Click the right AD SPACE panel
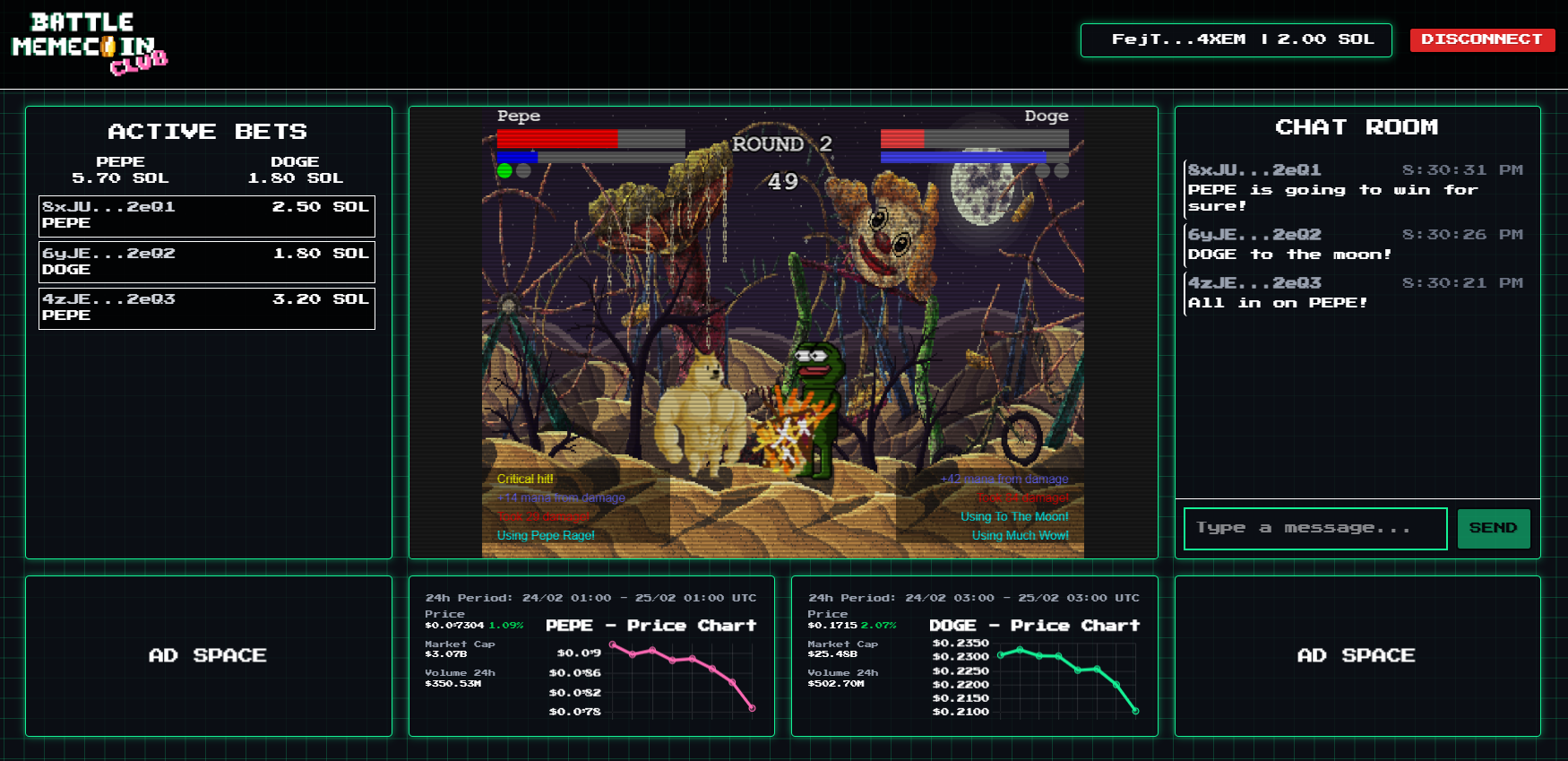 pyautogui.click(x=1357, y=655)
